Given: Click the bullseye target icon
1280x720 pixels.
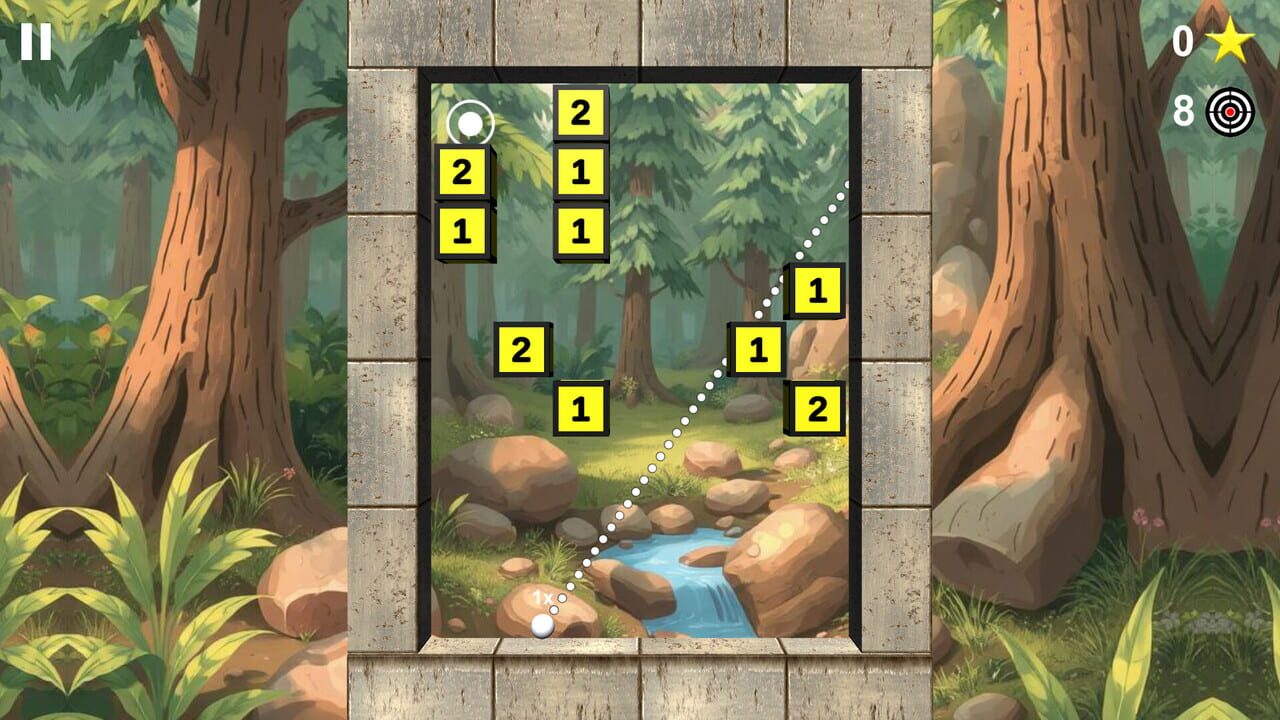Looking at the screenshot, I should click(1228, 110).
